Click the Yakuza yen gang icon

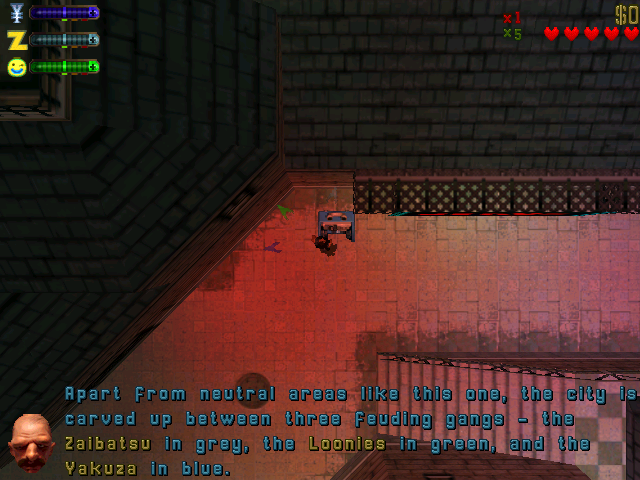pos(15,13)
